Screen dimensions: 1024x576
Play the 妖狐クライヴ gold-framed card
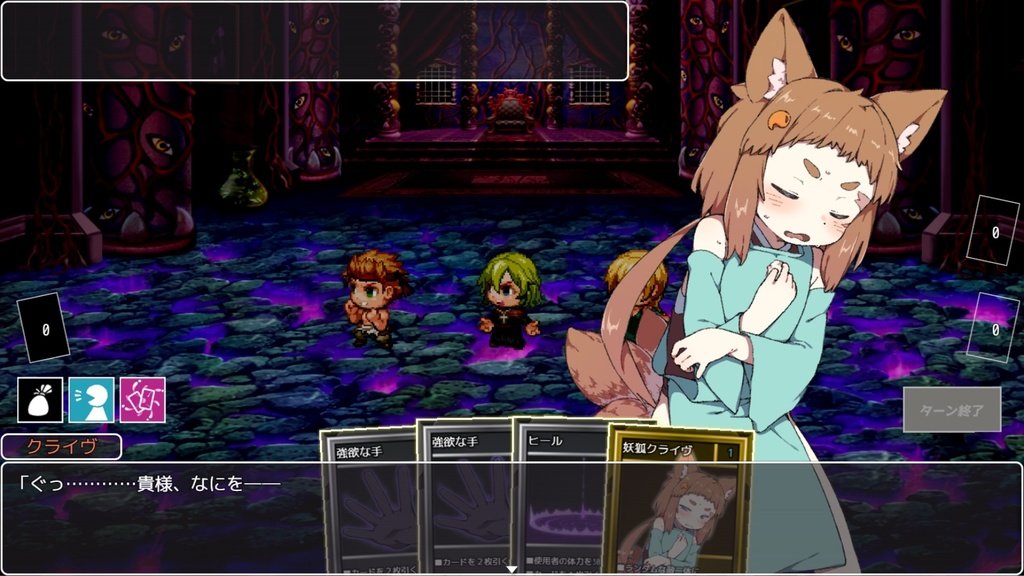pyautogui.click(x=680, y=500)
